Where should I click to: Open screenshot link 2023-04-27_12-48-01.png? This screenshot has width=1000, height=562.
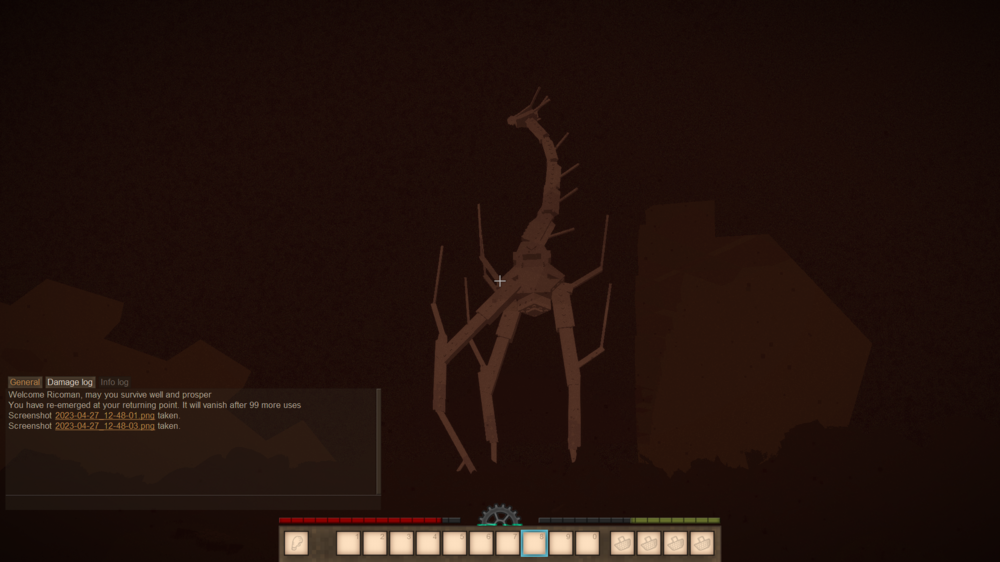[104, 415]
